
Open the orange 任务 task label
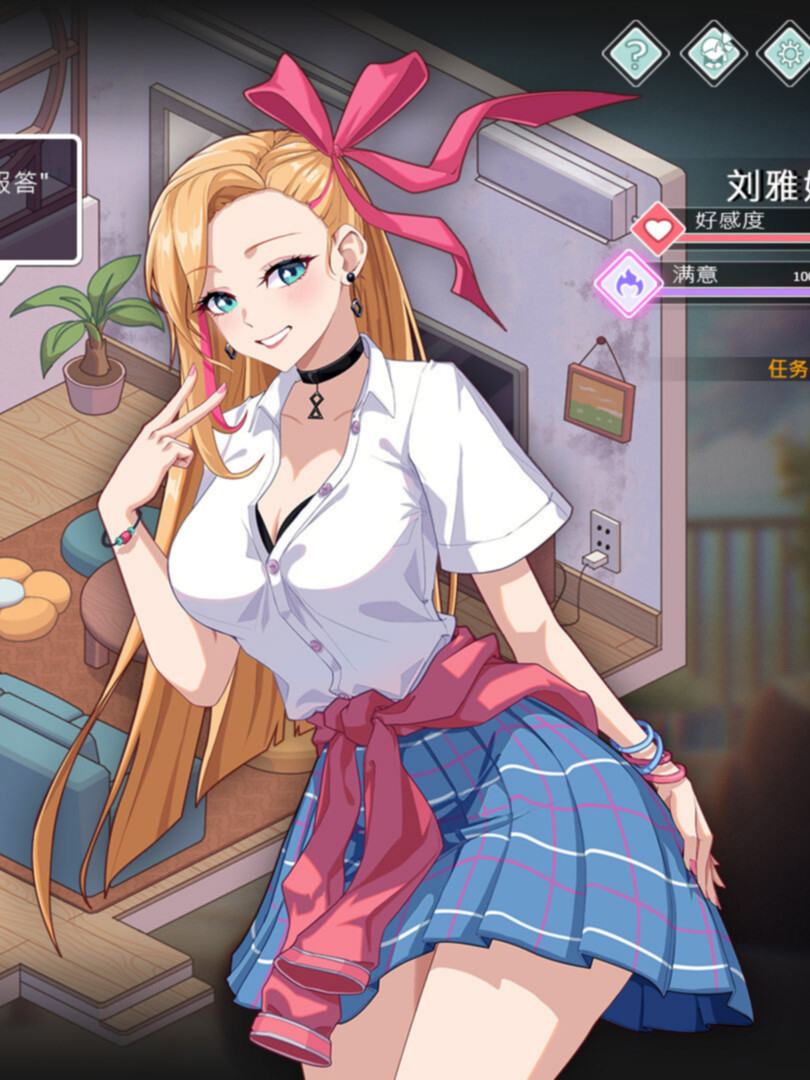point(788,368)
